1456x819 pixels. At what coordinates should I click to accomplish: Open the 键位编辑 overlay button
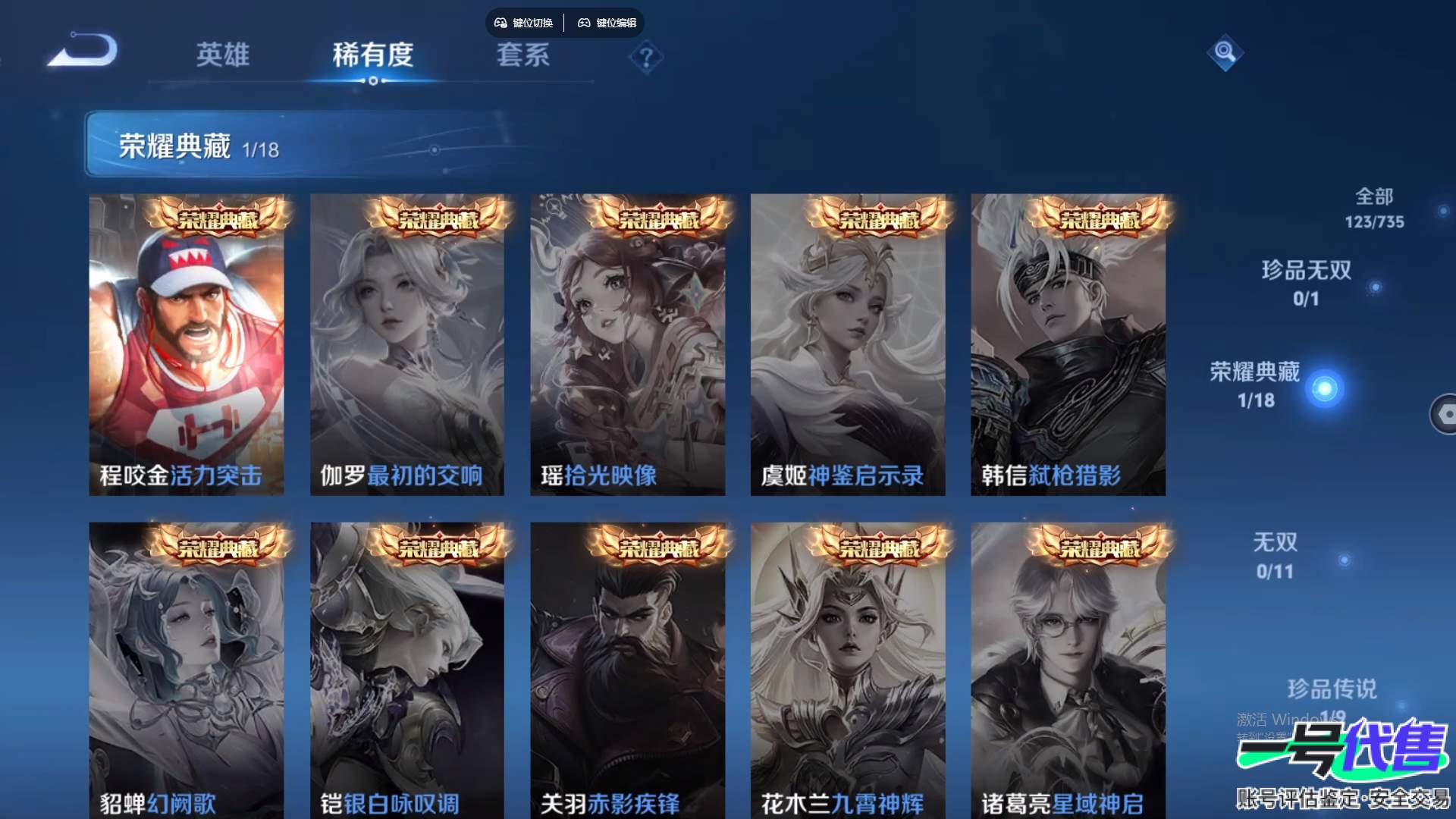(607, 23)
